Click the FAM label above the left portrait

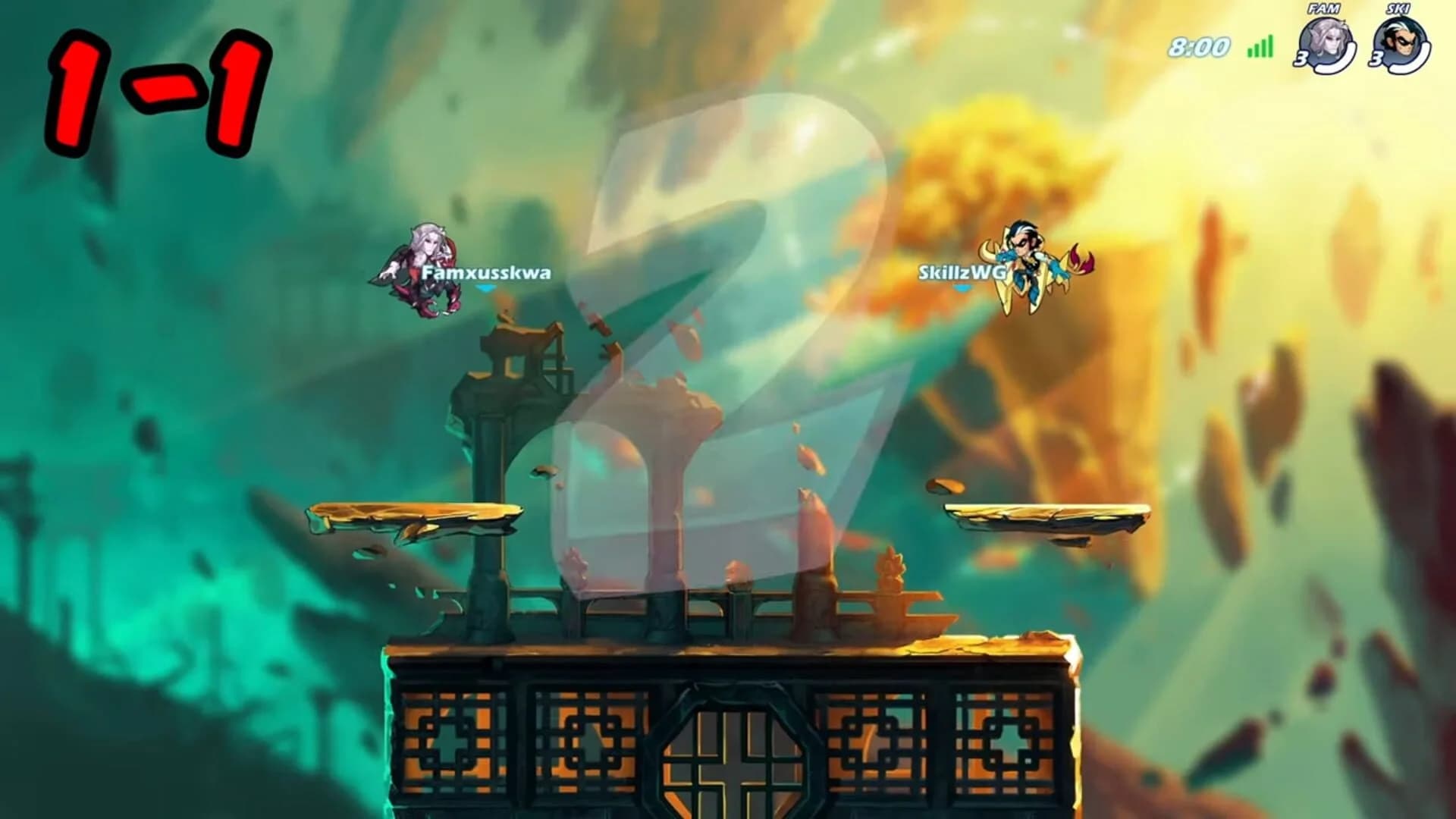(1323, 11)
